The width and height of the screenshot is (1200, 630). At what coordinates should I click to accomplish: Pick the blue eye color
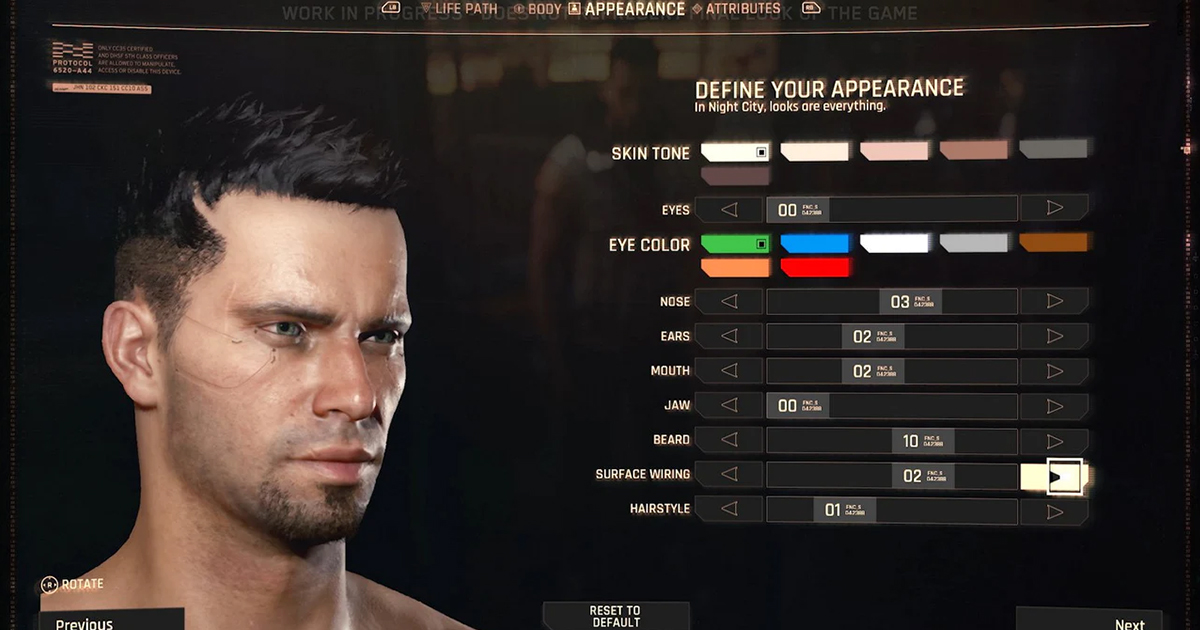click(814, 244)
